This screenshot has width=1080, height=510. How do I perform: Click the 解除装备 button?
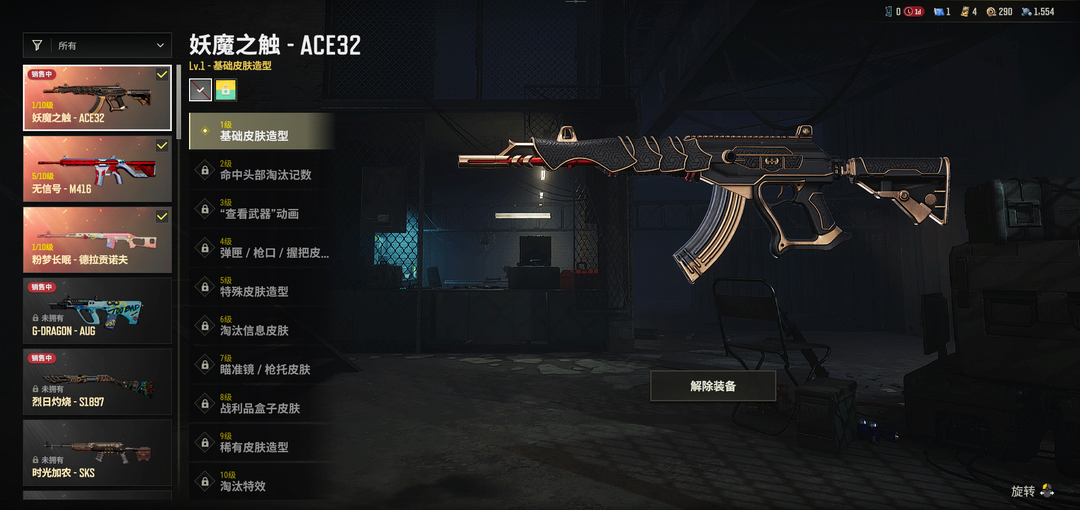[712, 385]
